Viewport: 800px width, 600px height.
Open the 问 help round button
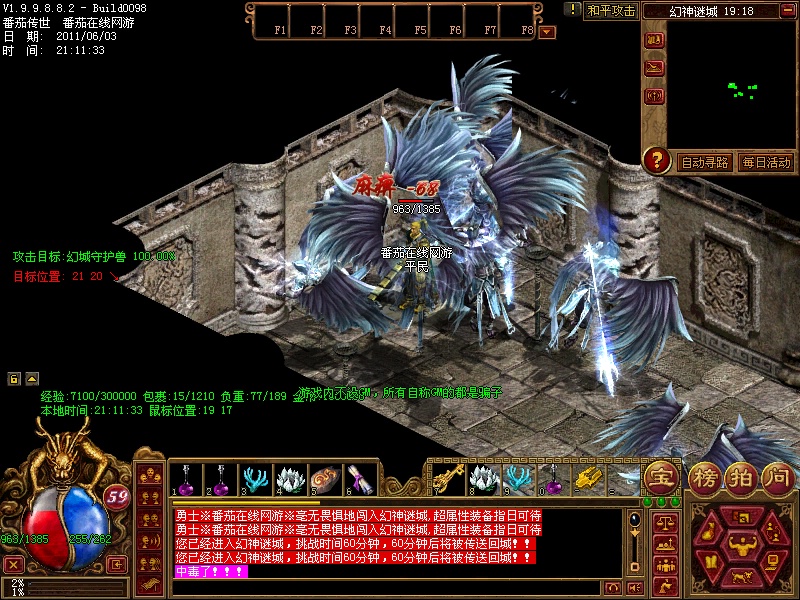coord(777,476)
